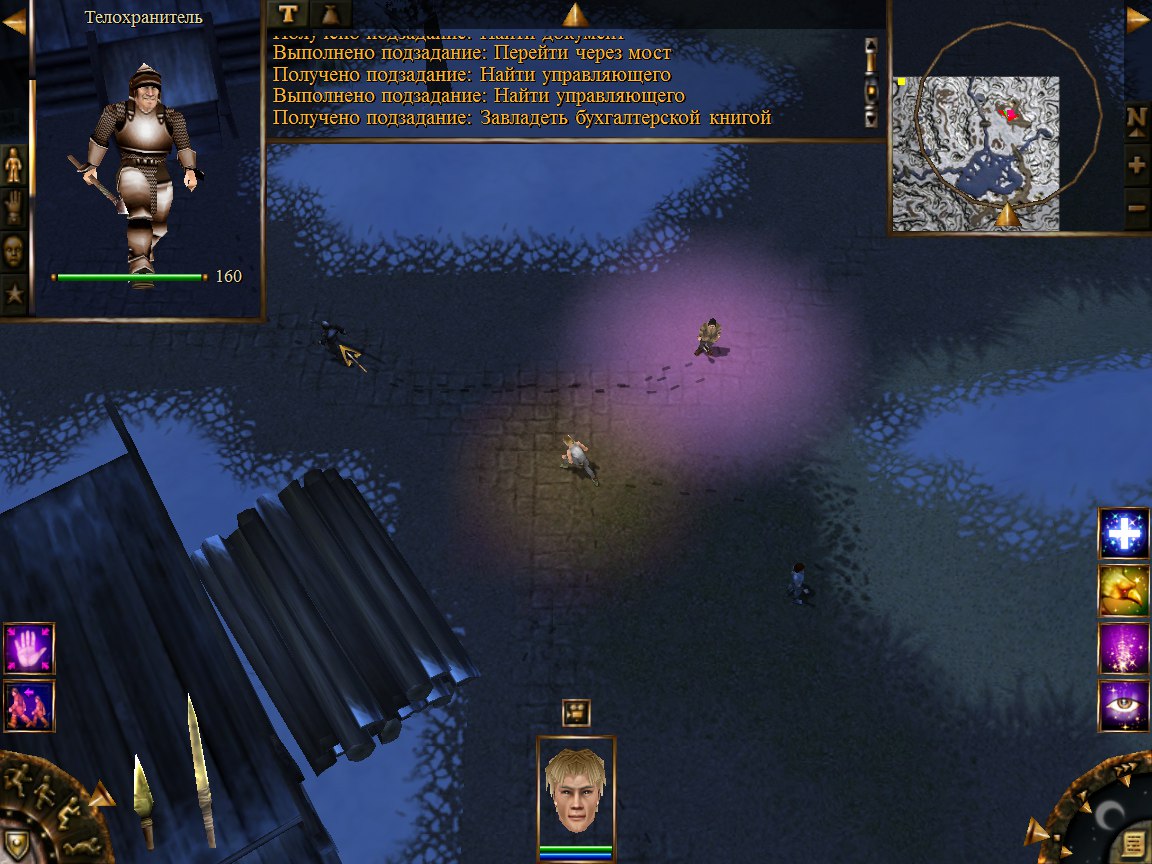Activate the purple hand ability
The image size is (1152, 864).
click(x=29, y=648)
